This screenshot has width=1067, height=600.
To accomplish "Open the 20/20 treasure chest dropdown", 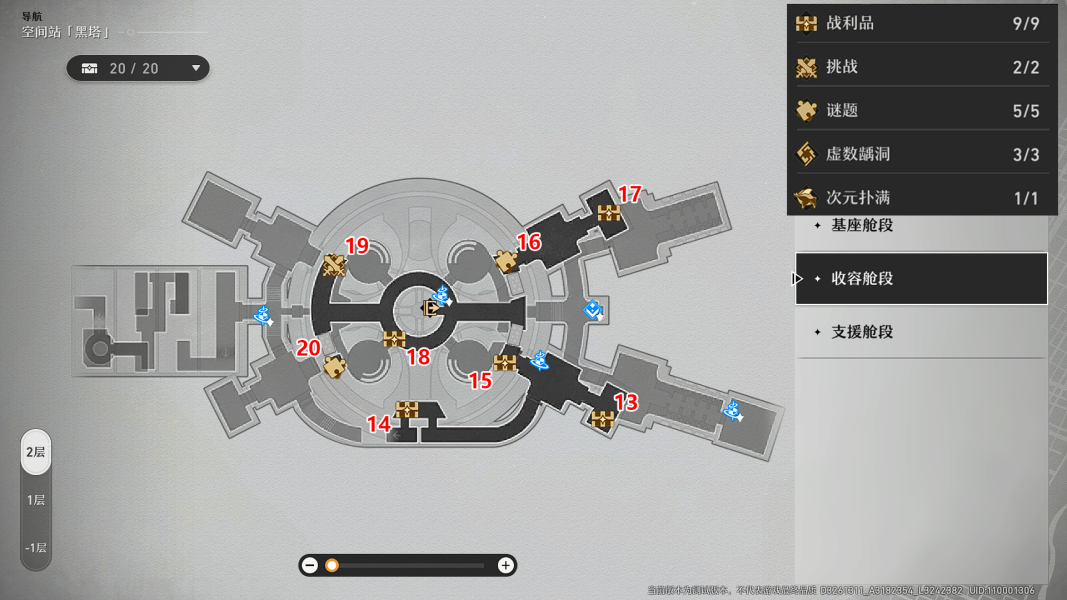I will click(x=138, y=68).
